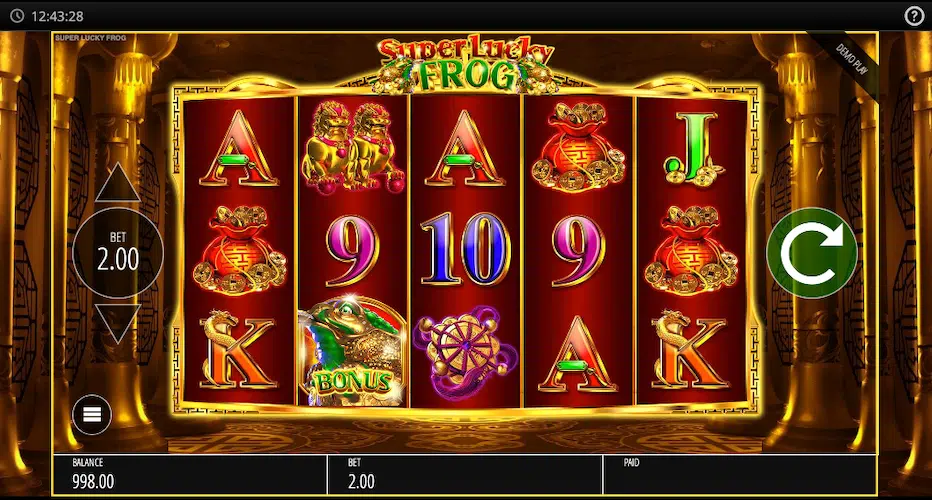Open the hamburger menu

tap(91, 414)
